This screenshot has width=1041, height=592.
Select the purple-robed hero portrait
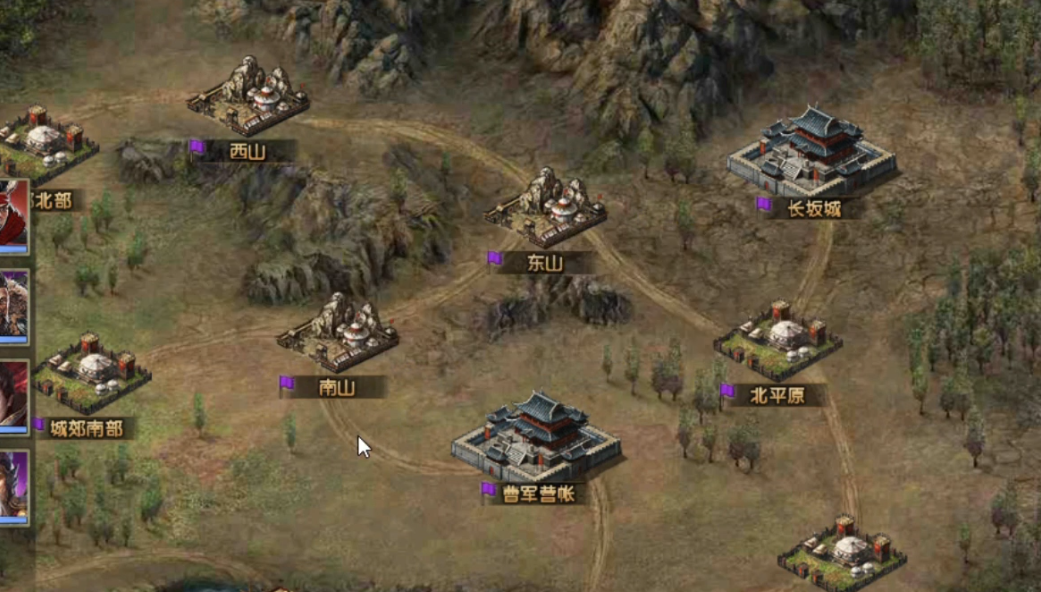click(x=12, y=487)
